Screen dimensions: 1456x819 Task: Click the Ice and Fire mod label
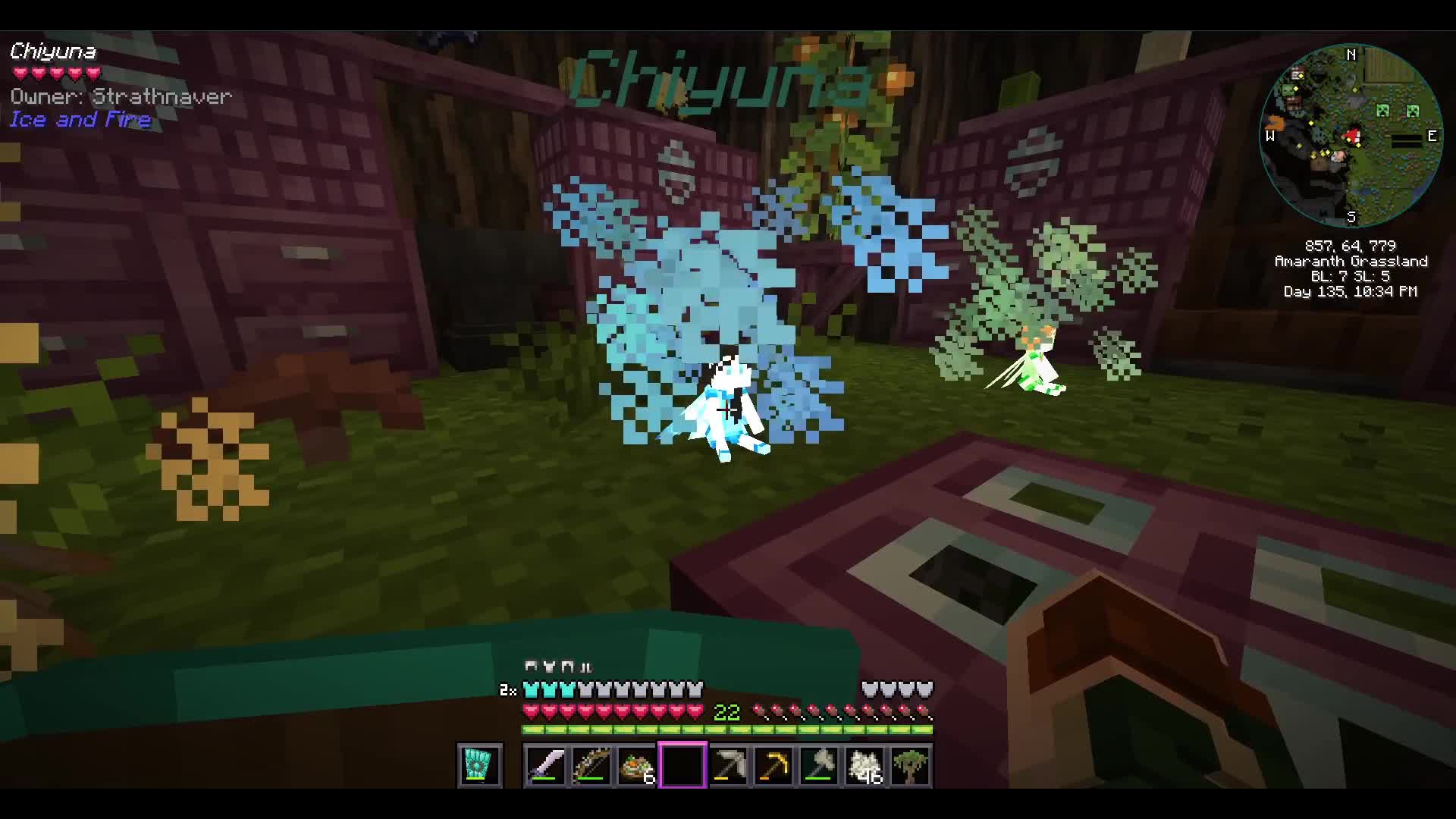(x=80, y=119)
